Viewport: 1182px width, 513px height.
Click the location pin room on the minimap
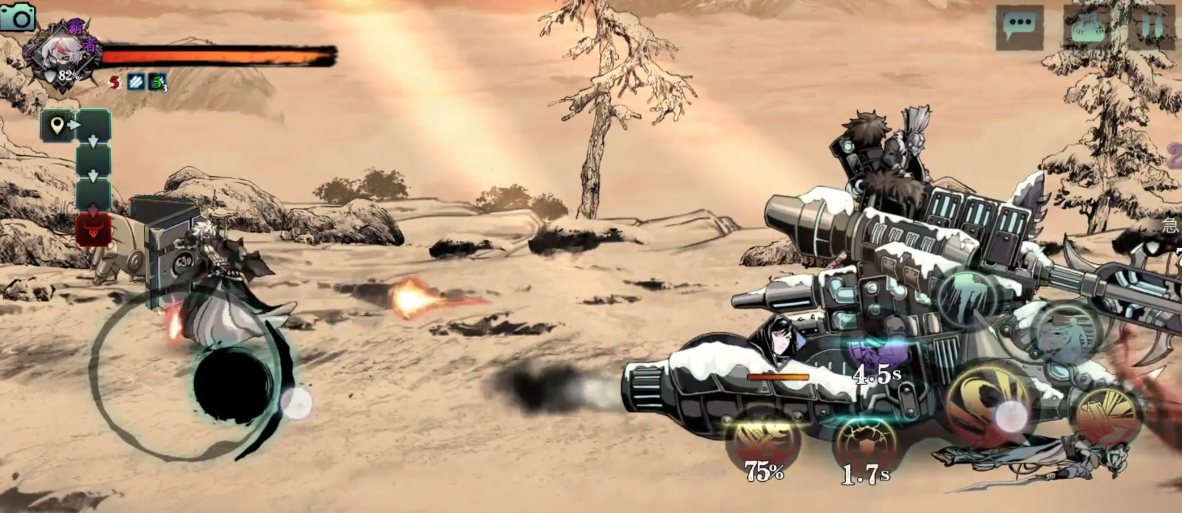58,126
